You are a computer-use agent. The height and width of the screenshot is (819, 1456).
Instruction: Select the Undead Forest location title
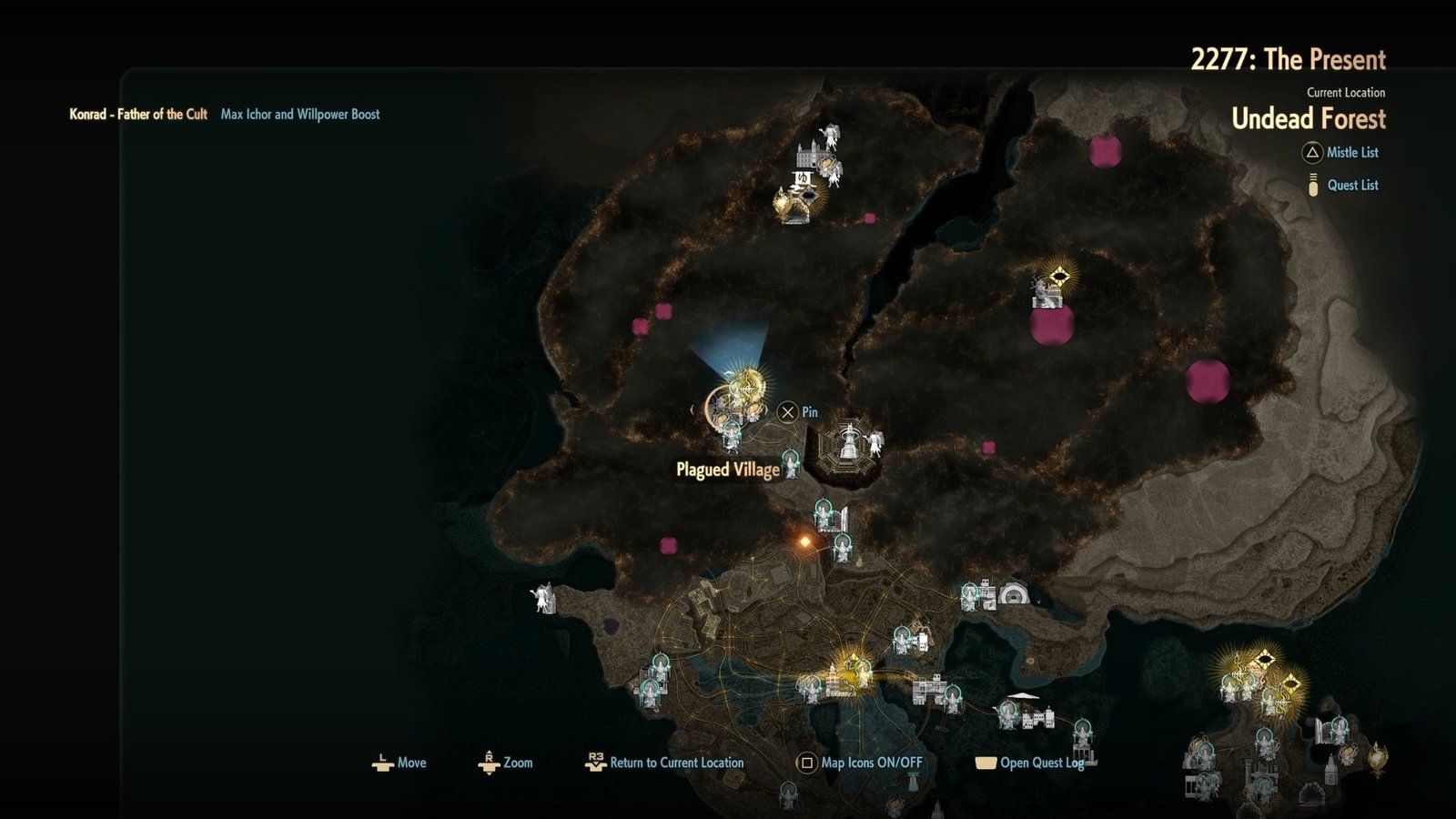(1310, 119)
